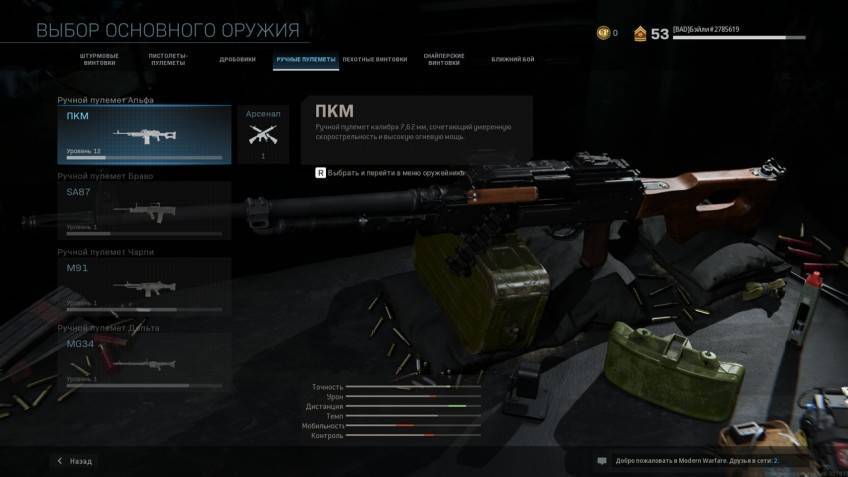Select the M91 weapon tile
Screen dimensions: 848x477
click(x=144, y=286)
